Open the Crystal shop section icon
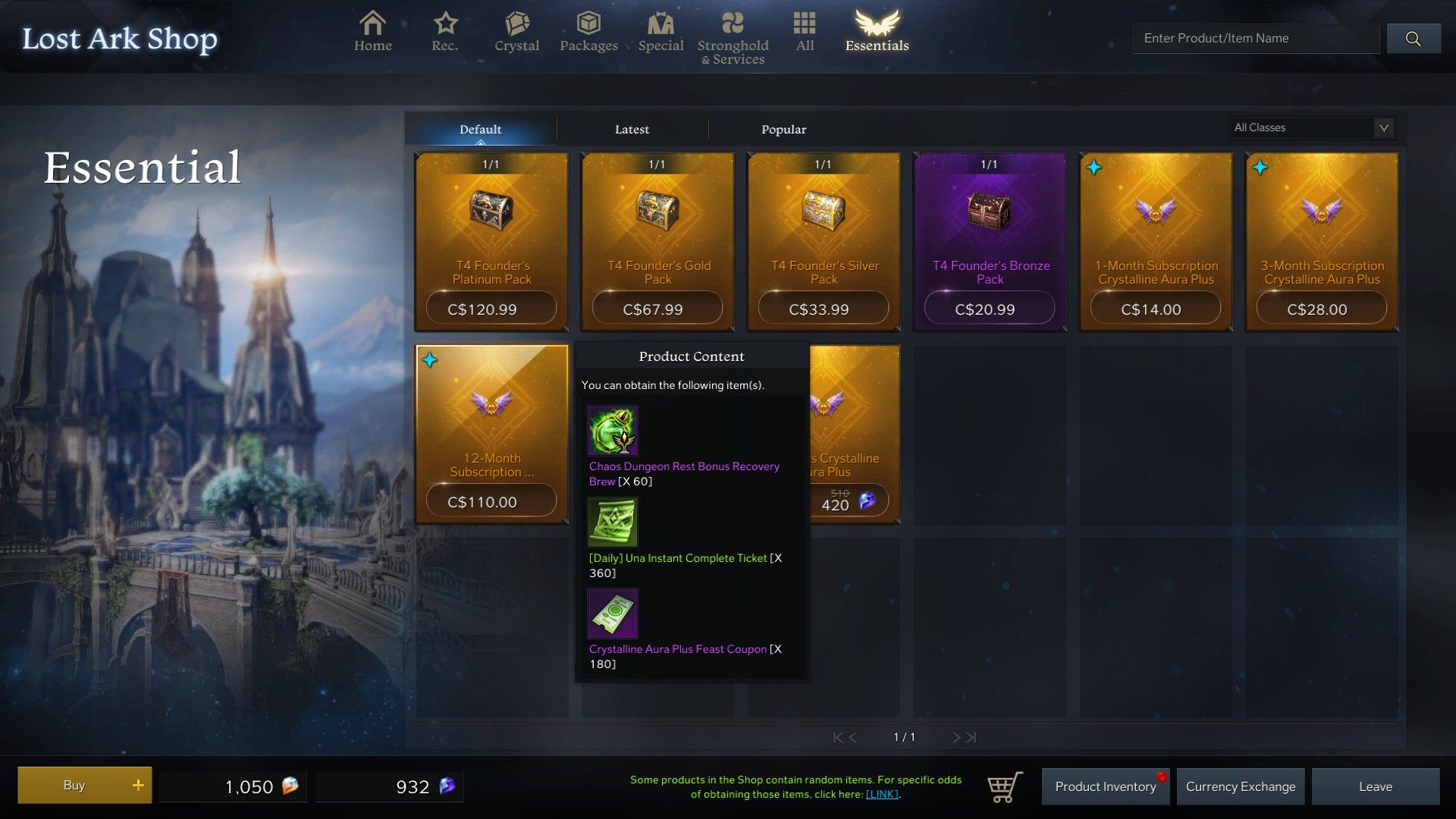 coord(516,25)
